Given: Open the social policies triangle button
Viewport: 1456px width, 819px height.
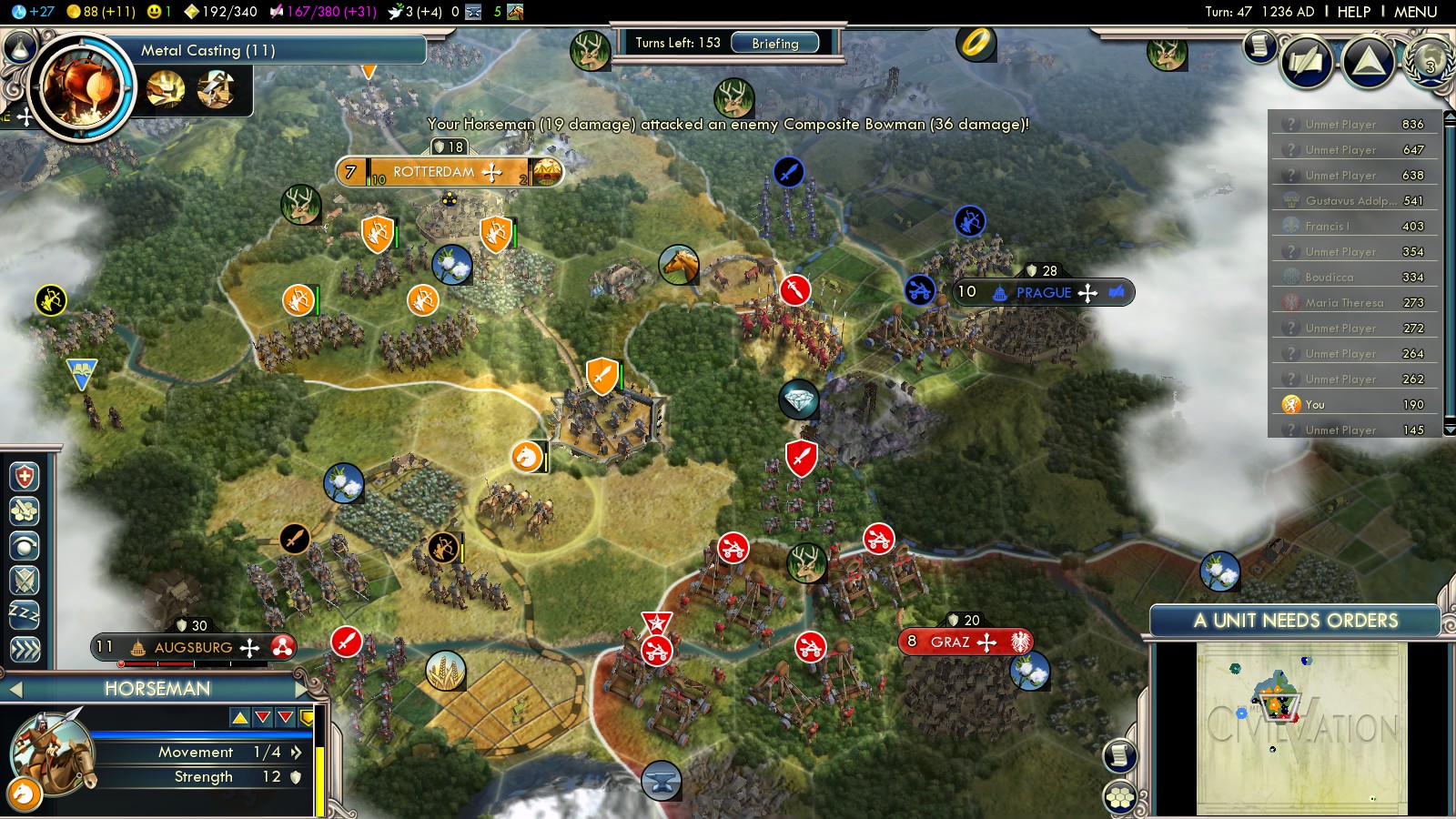Looking at the screenshot, I should 1368,62.
